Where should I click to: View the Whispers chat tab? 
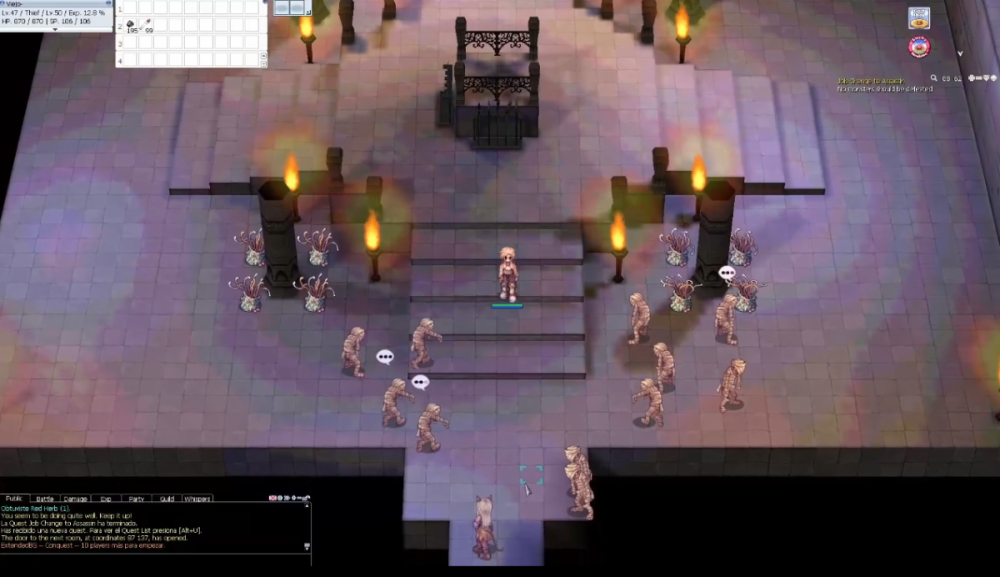(197, 498)
